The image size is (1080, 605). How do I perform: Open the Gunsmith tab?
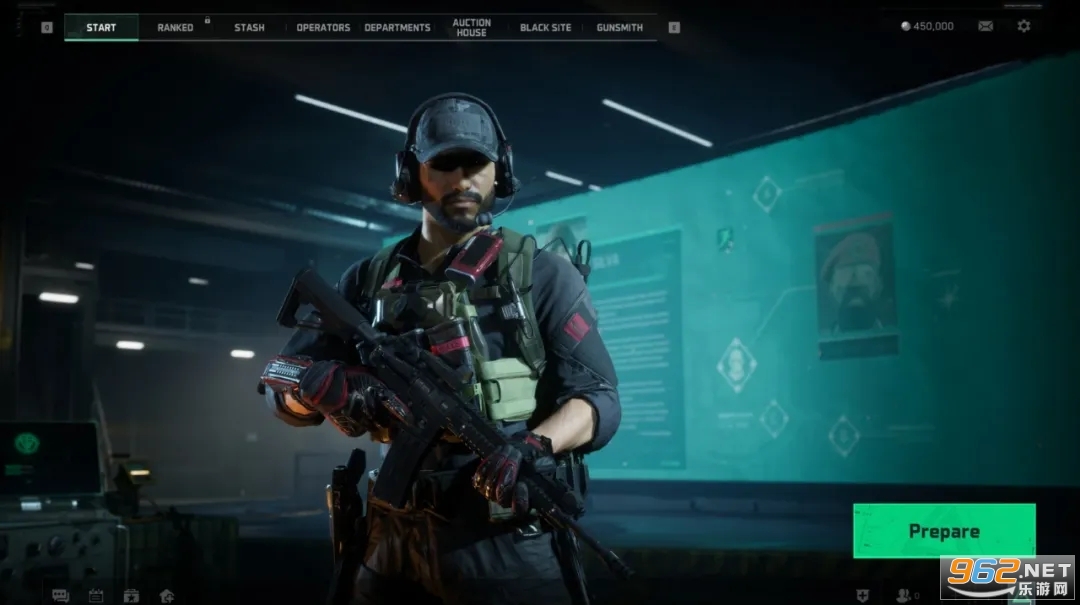click(x=619, y=27)
